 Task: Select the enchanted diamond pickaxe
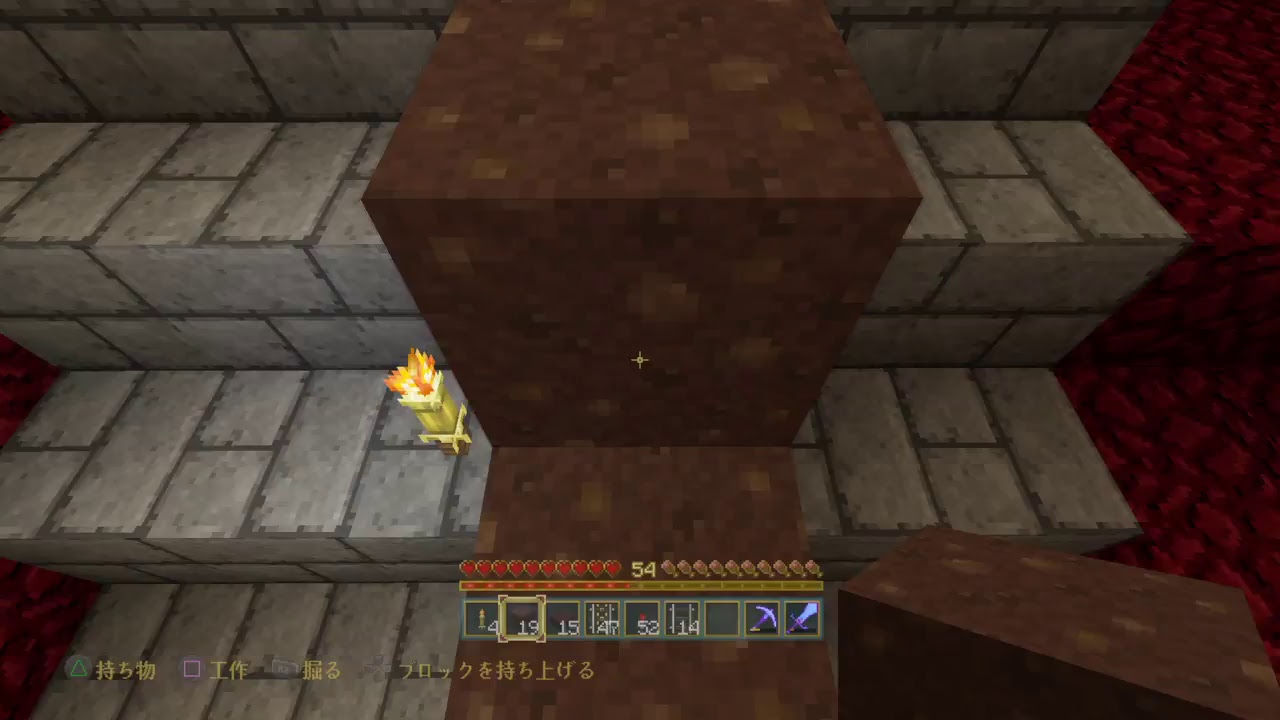tap(761, 616)
